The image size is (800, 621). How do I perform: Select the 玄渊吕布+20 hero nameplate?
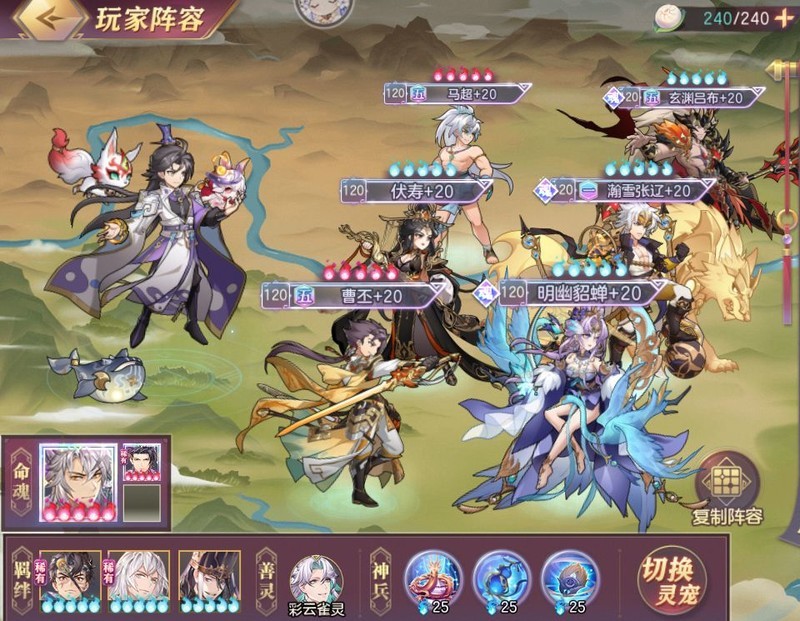coord(690,97)
